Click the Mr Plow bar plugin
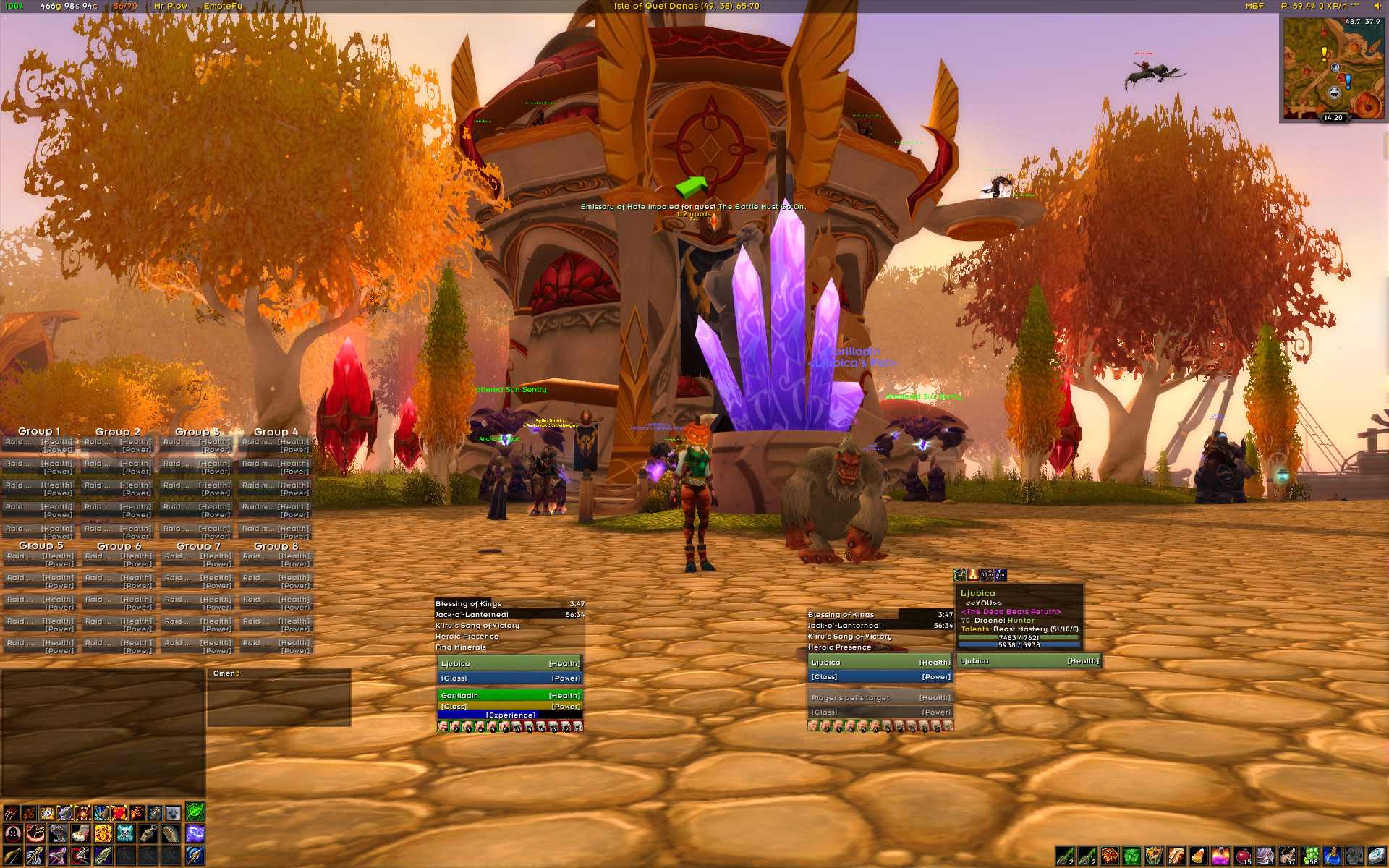The width and height of the screenshot is (1389, 868). click(171, 6)
